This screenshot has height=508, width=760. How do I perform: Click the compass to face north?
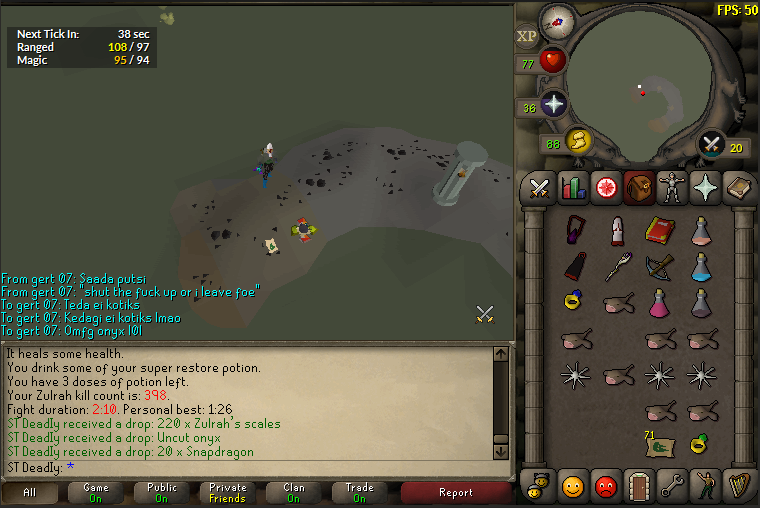(557, 20)
